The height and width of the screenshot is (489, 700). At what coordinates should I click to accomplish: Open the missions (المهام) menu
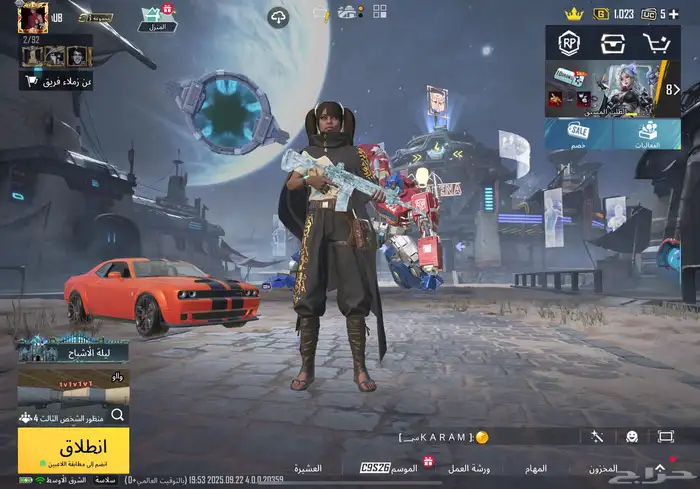[x=536, y=468]
